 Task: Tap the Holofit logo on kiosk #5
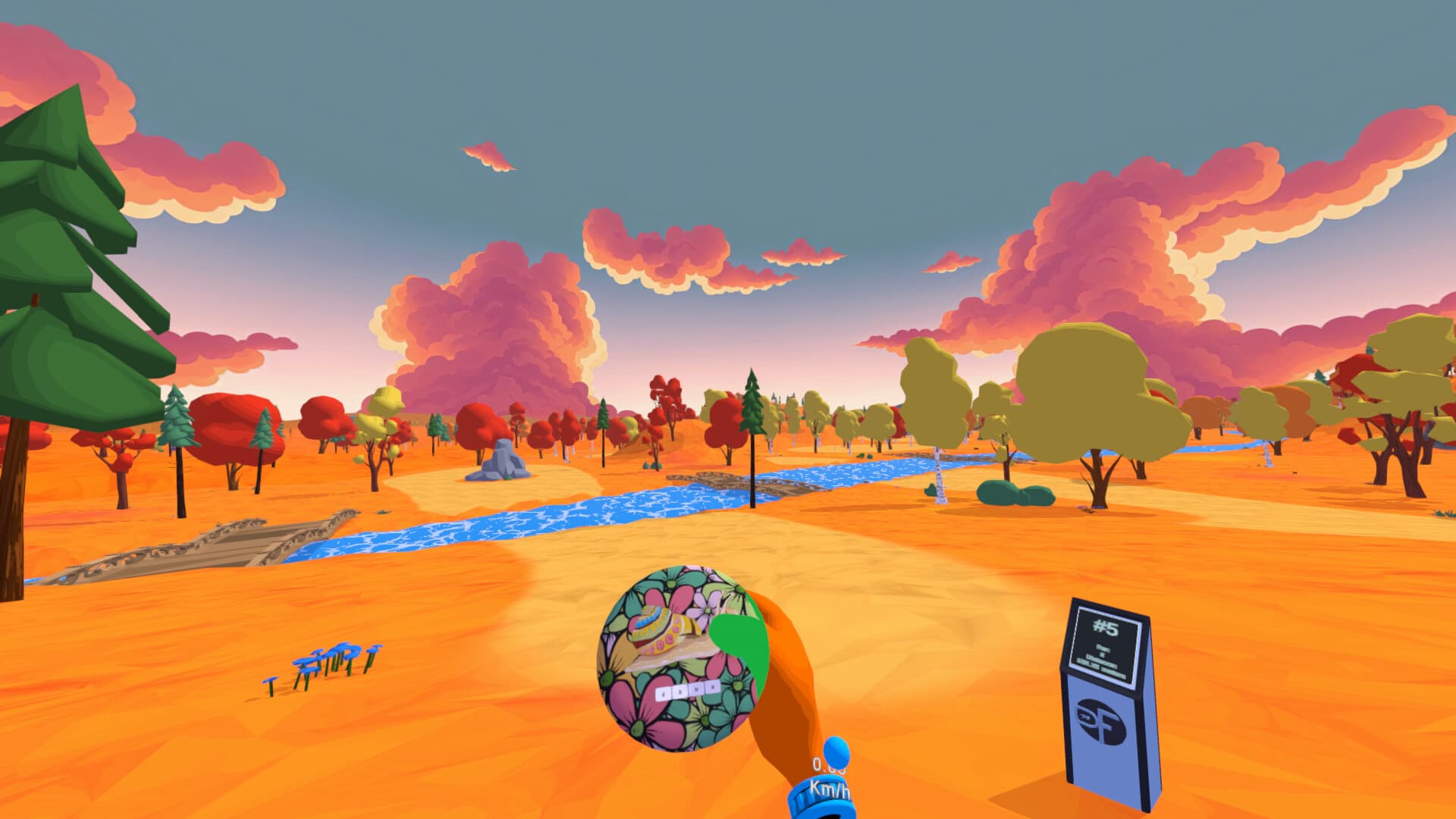point(1102,721)
